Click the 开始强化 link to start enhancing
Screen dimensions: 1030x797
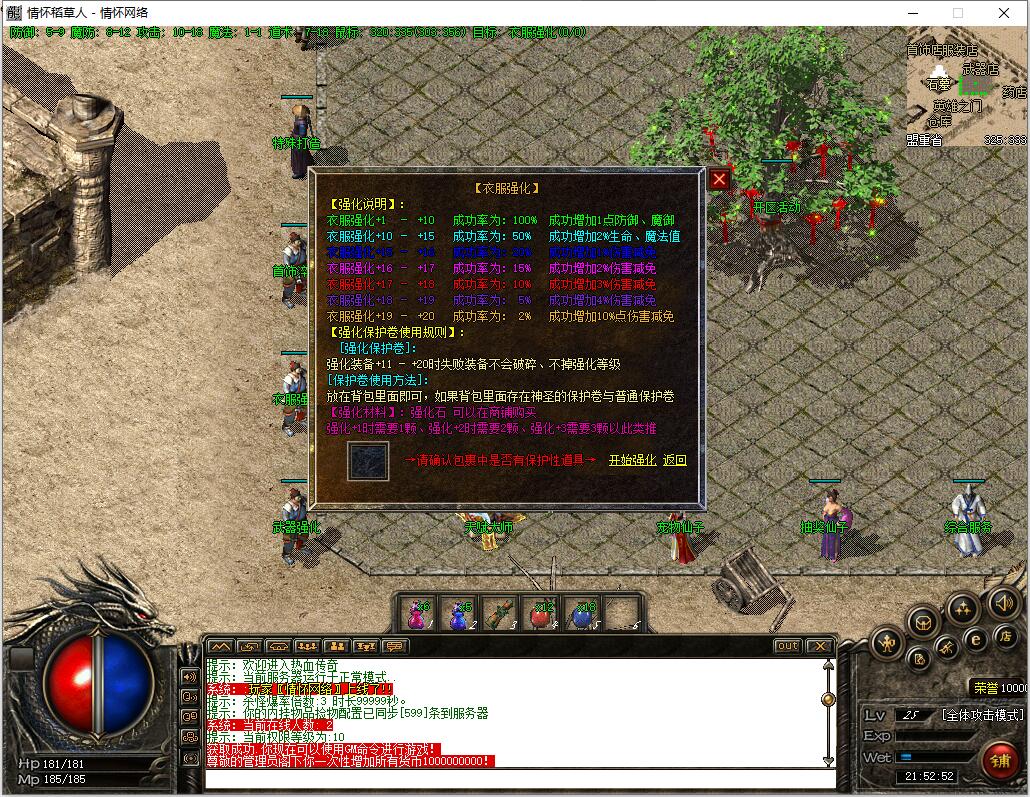[x=632, y=460]
